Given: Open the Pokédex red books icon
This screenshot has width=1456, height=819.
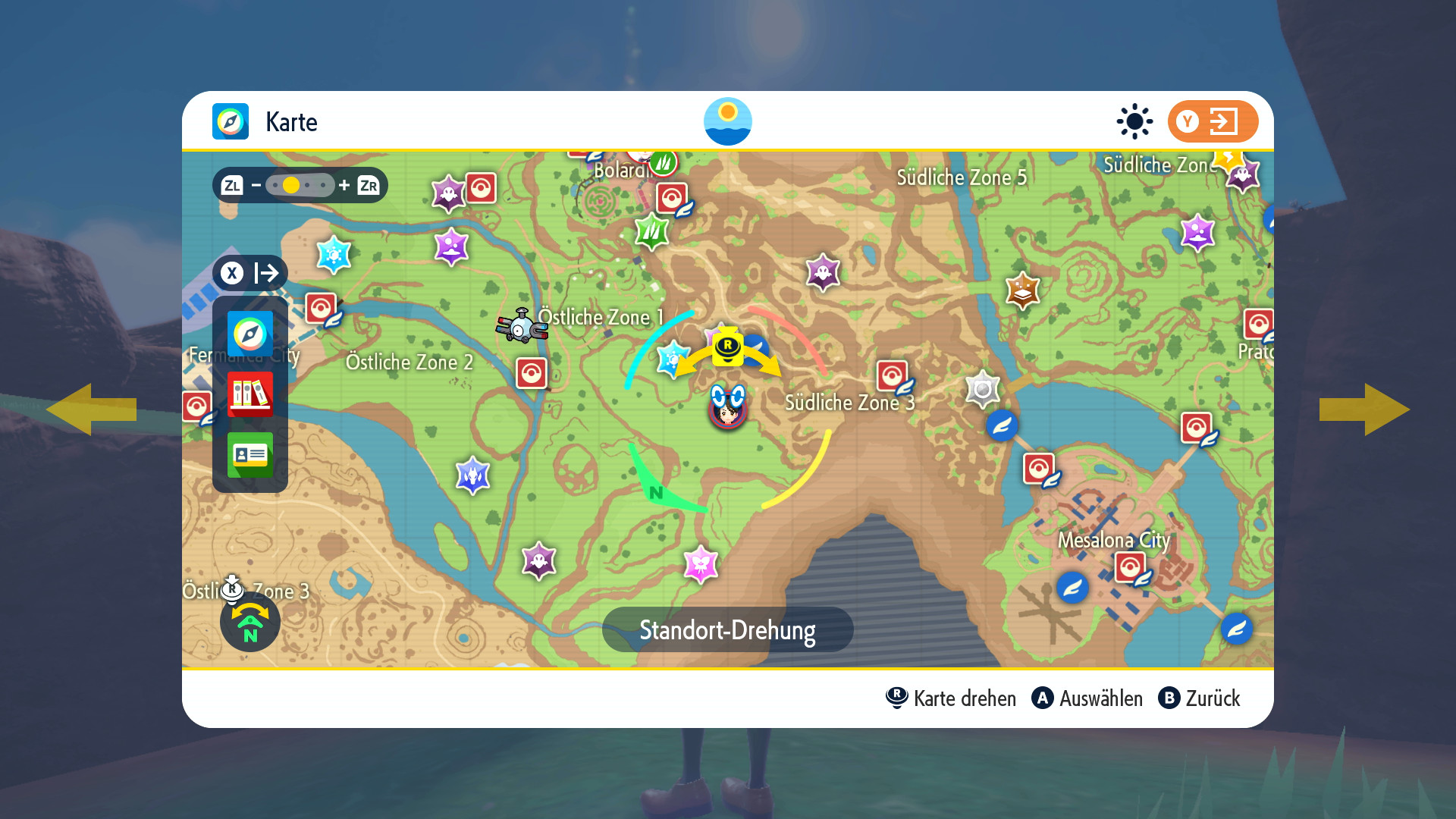Looking at the screenshot, I should [x=250, y=394].
